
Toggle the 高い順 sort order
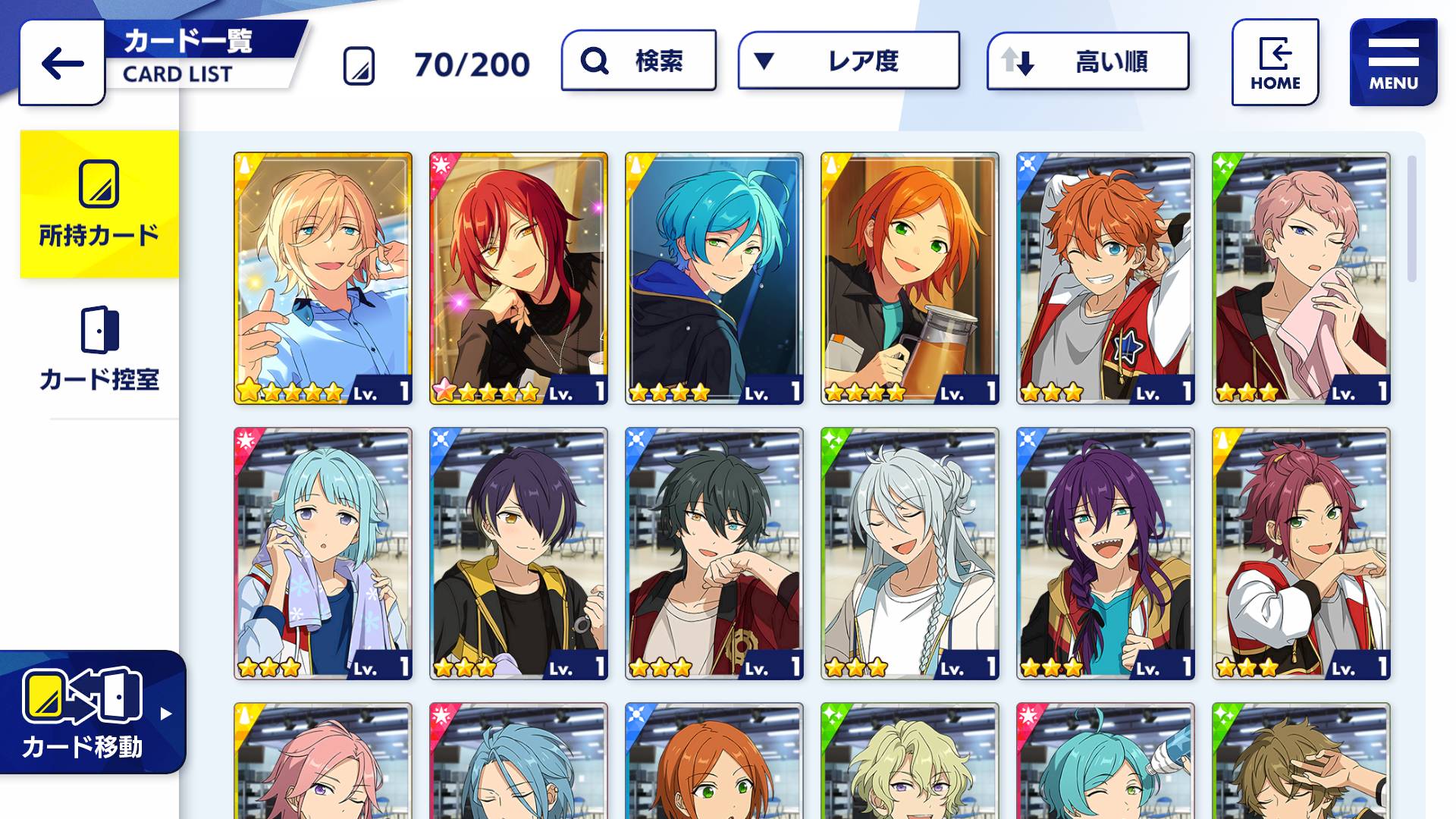1087,61
